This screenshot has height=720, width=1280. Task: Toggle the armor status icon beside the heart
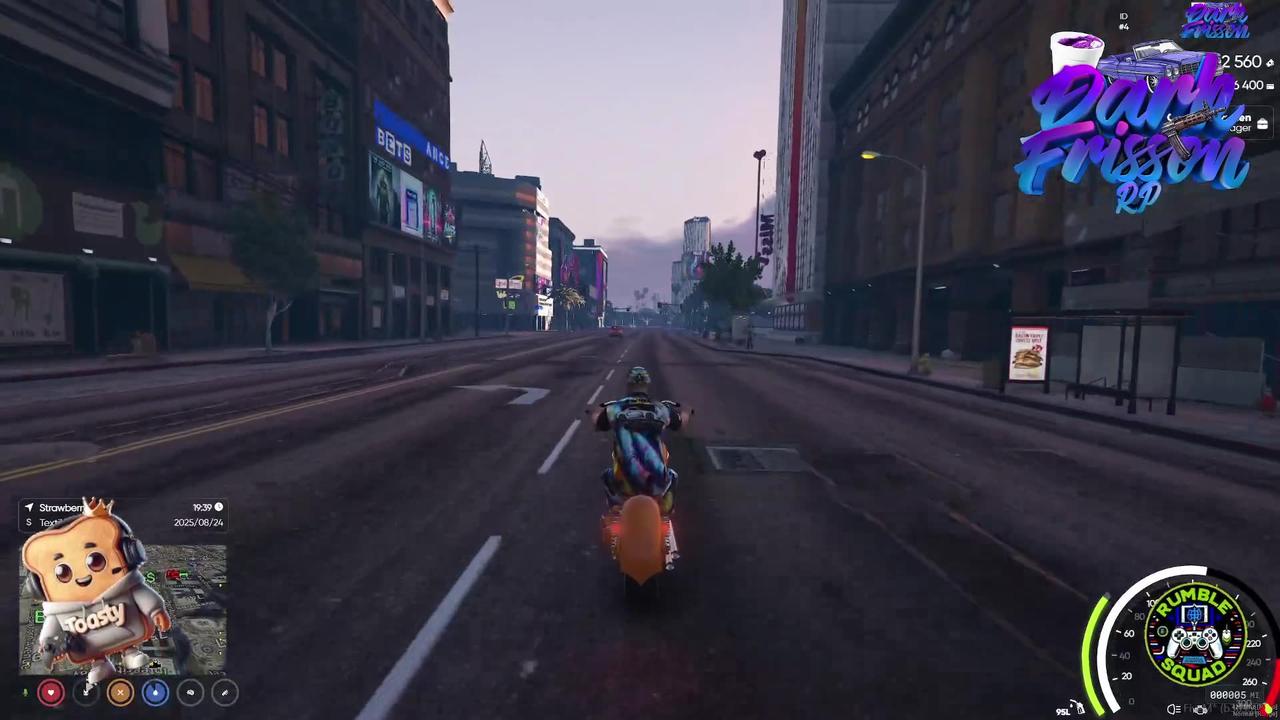coord(85,692)
